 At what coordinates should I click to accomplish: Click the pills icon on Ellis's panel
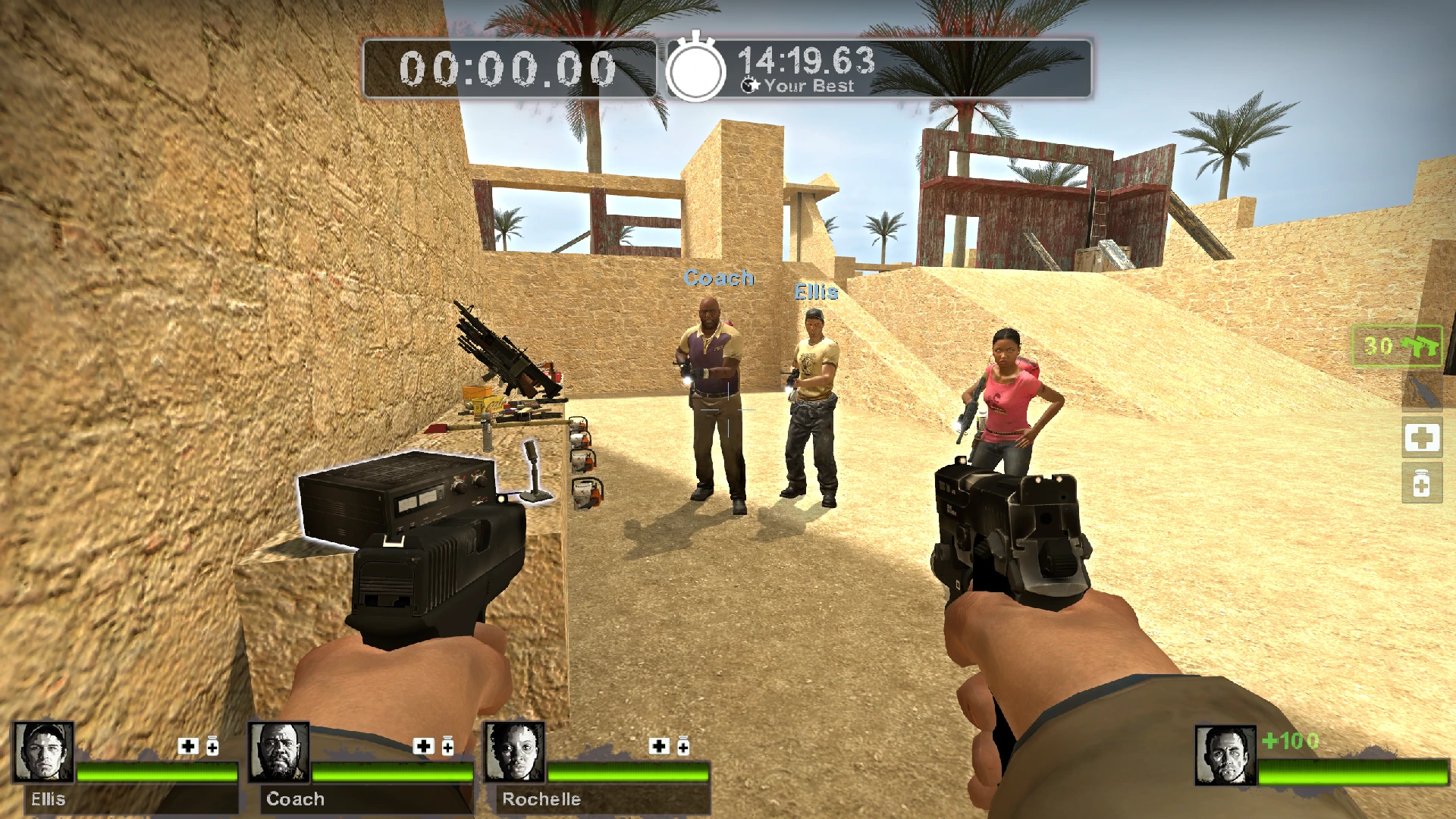pos(212,746)
